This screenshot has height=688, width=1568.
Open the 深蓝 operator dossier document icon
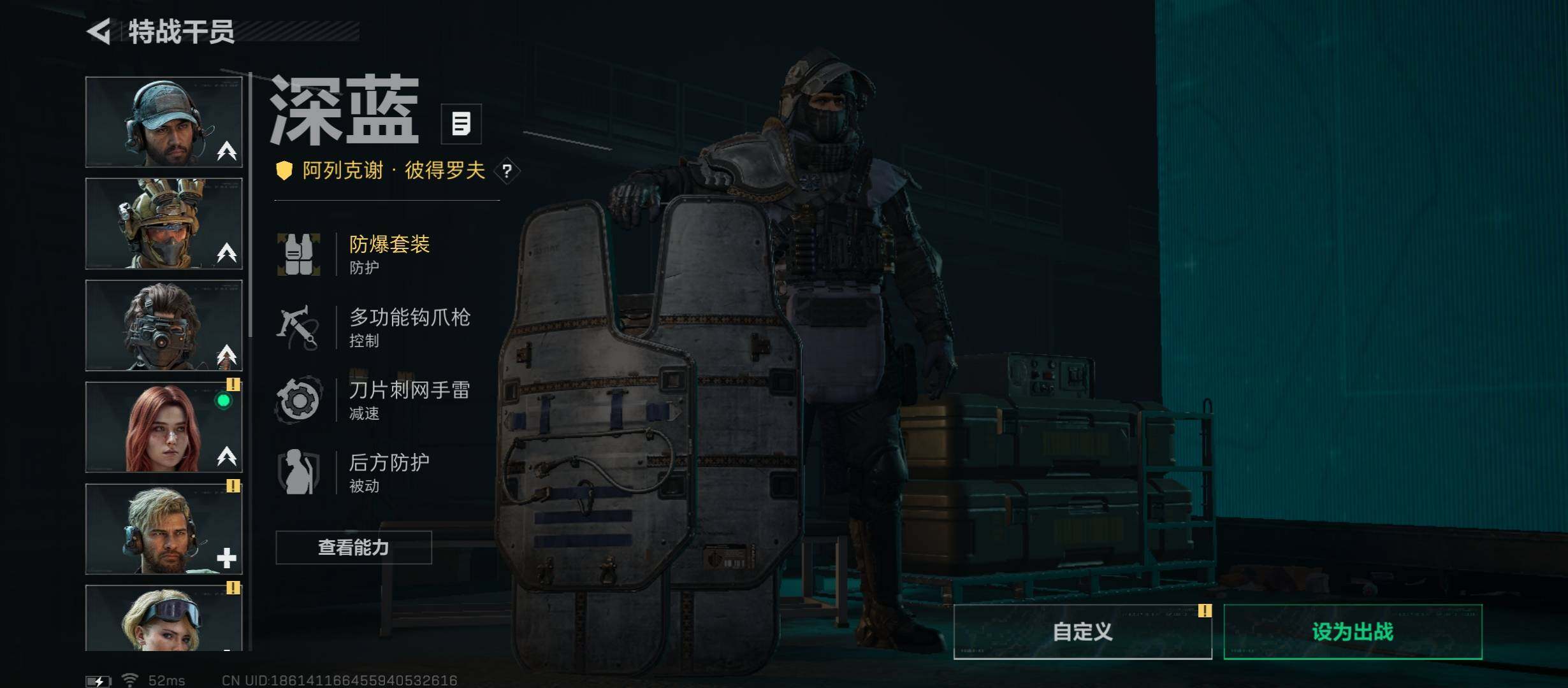pyautogui.click(x=461, y=124)
